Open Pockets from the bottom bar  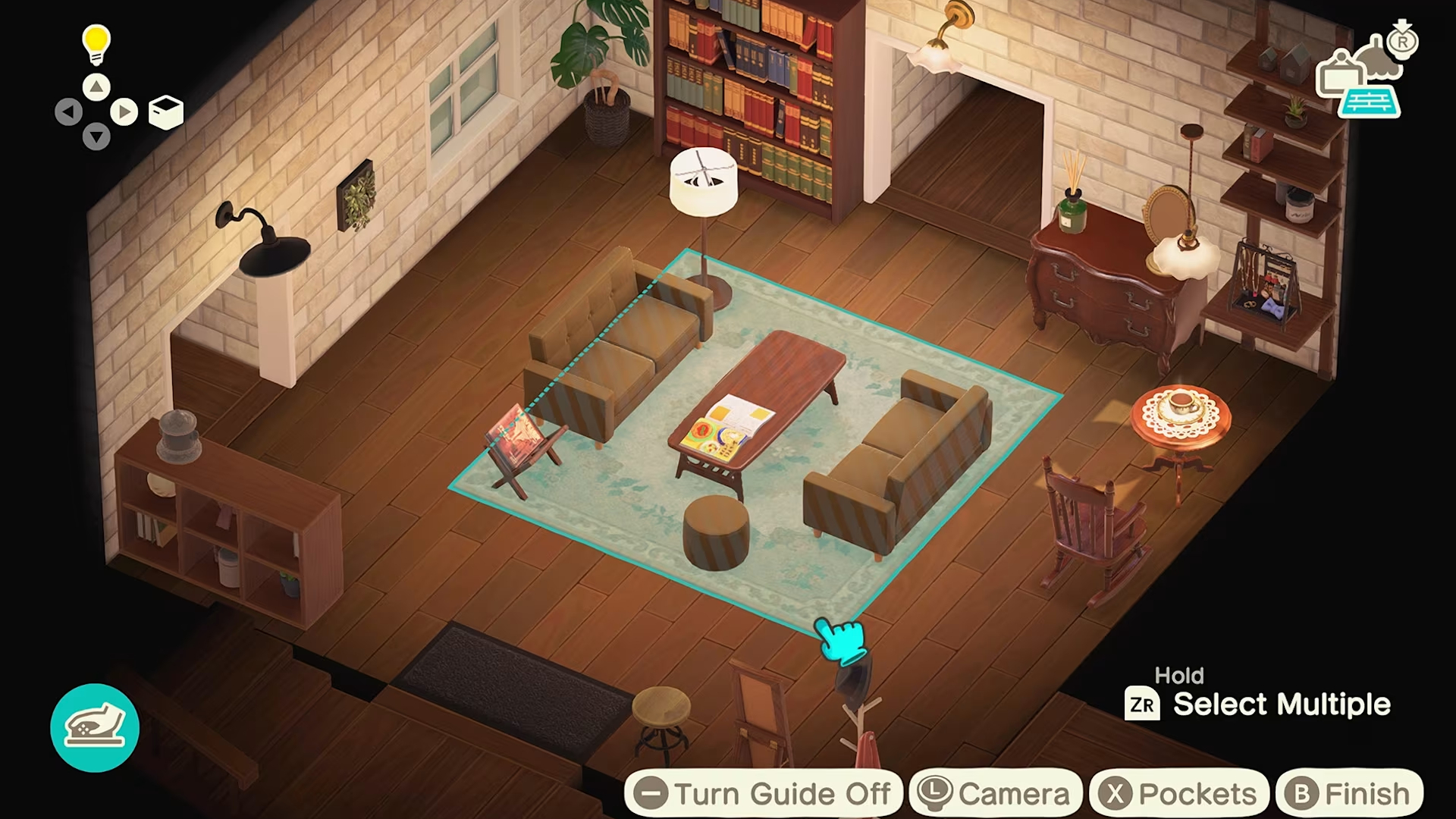tap(1179, 794)
